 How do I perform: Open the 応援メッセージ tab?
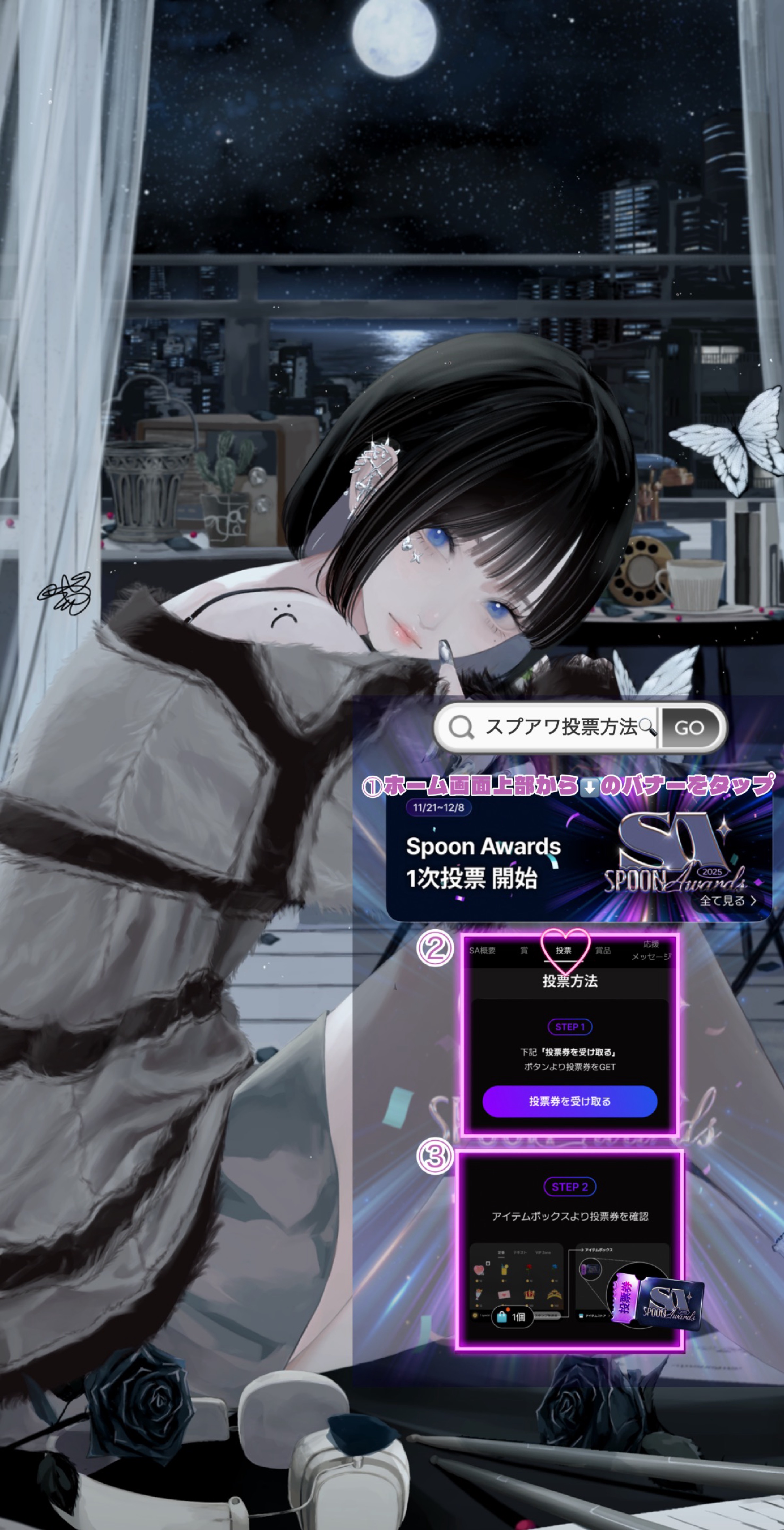coord(651,950)
